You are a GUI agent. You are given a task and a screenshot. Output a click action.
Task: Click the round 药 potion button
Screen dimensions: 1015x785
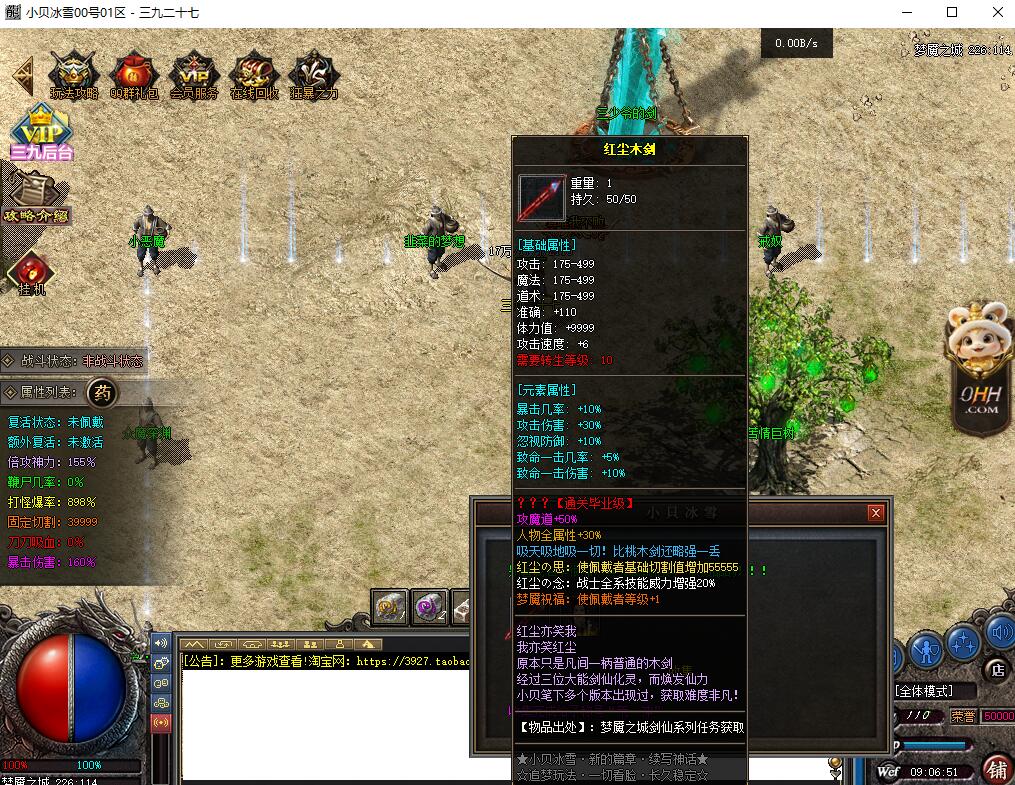pos(102,393)
